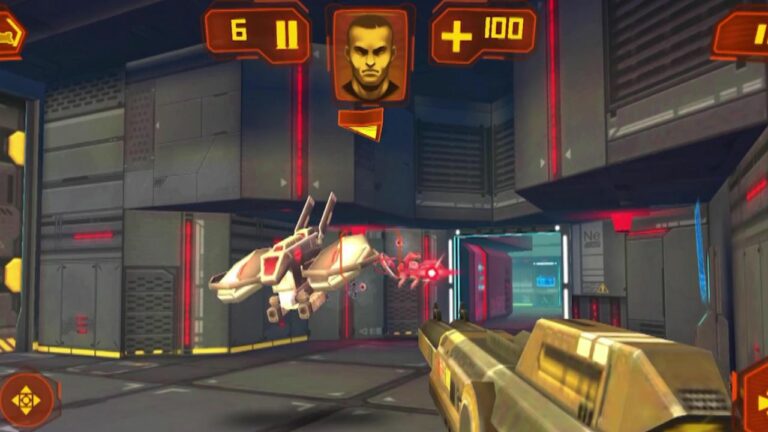Tap the soldier face portrait
The height and width of the screenshot is (432, 768).
[x=370, y=54]
